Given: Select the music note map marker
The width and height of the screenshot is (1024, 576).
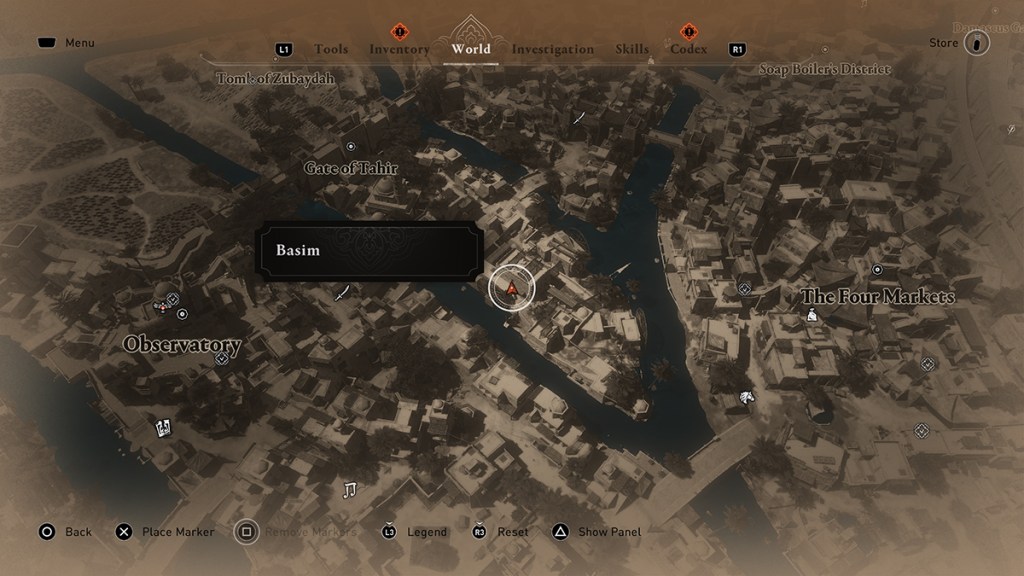Looking at the screenshot, I should click(349, 489).
